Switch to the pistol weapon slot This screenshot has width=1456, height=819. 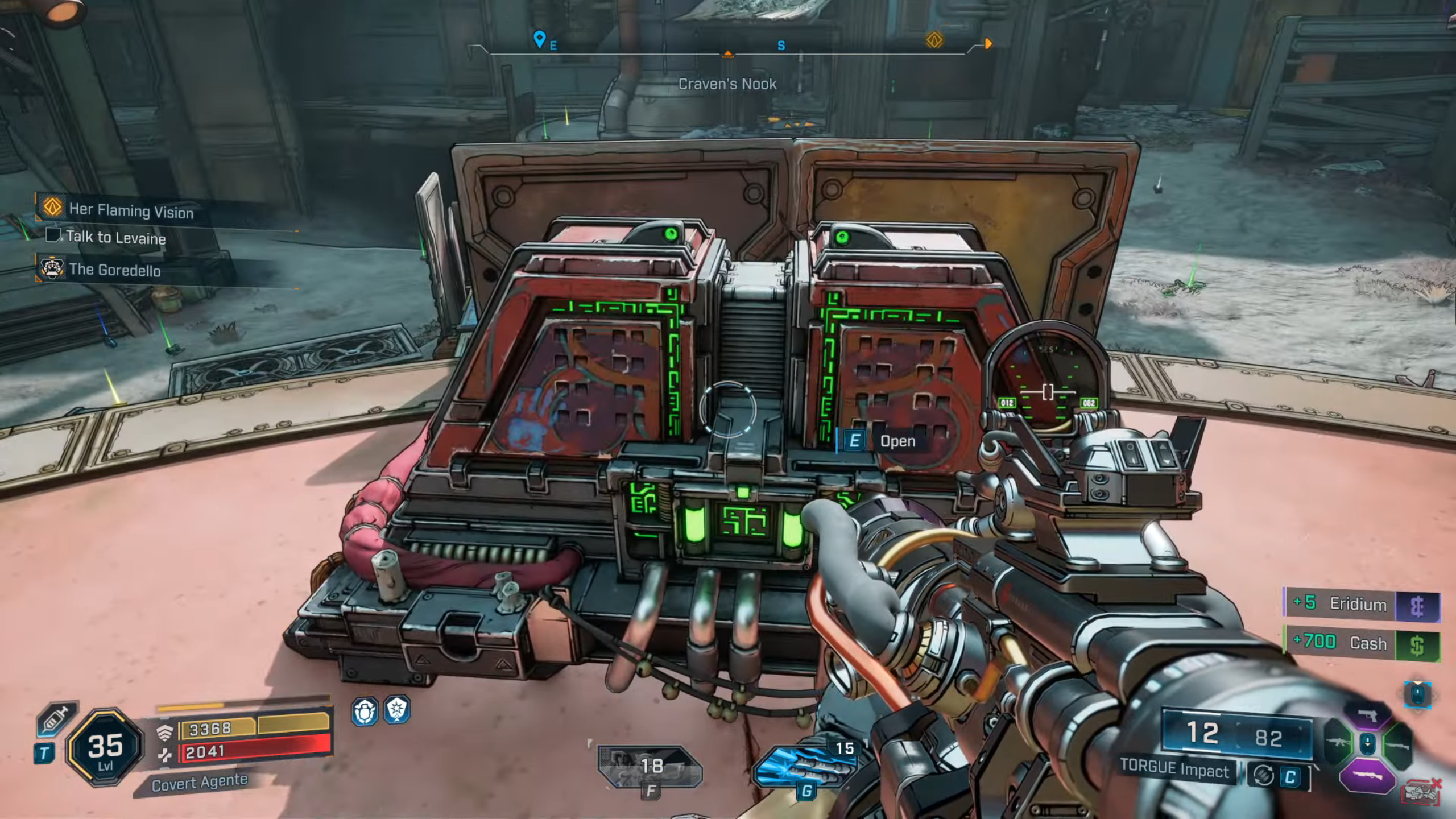click(x=1367, y=715)
